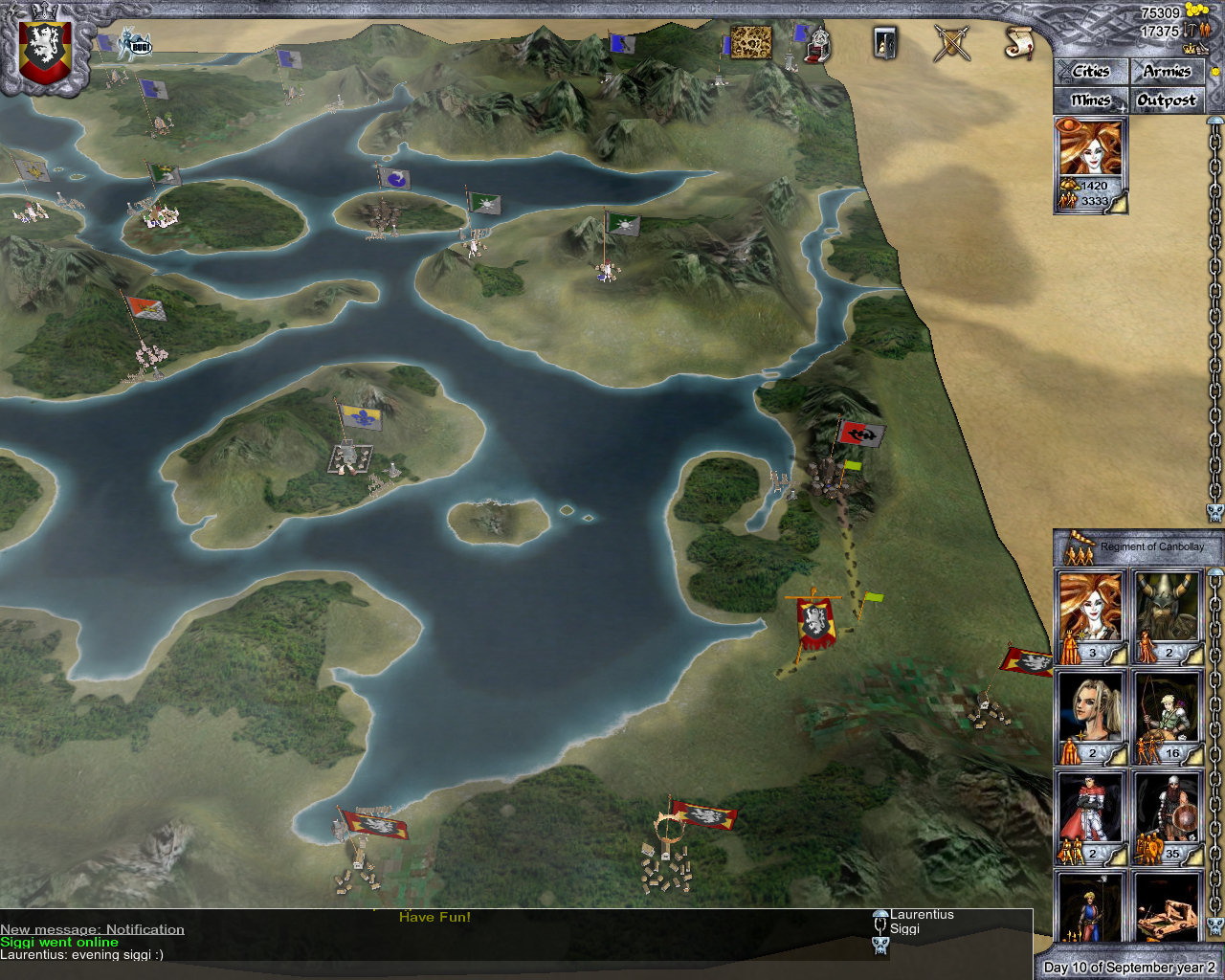Click the crown icon in the resource bar
The height and width of the screenshot is (980, 1225).
(1190, 49)
